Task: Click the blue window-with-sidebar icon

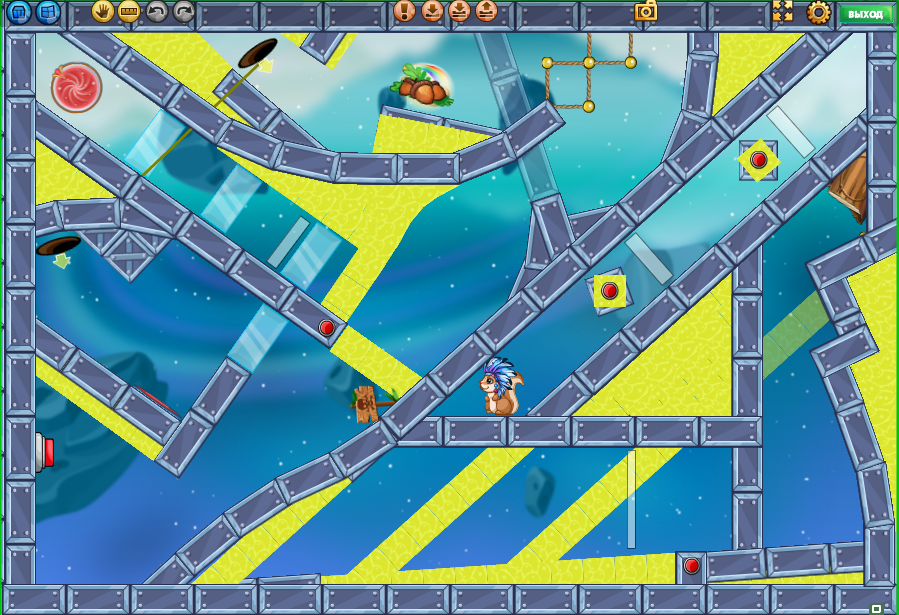Action: (x=20, y=12)
